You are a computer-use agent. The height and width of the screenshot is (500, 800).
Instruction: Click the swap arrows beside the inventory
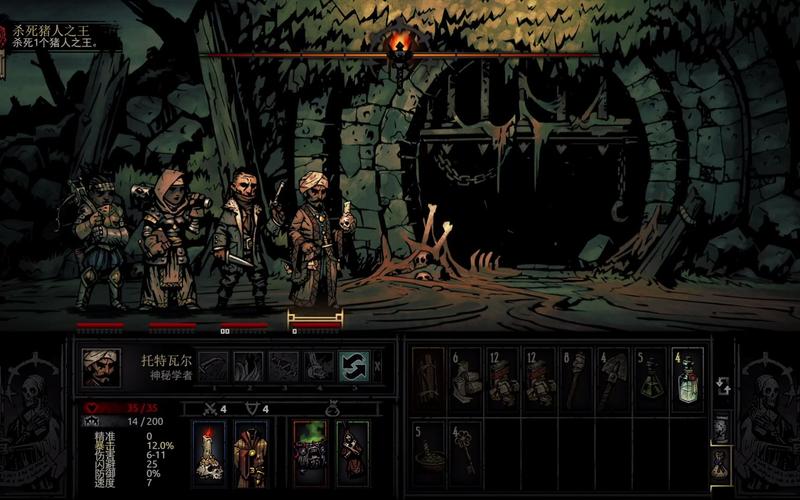[x=720, y=386]
